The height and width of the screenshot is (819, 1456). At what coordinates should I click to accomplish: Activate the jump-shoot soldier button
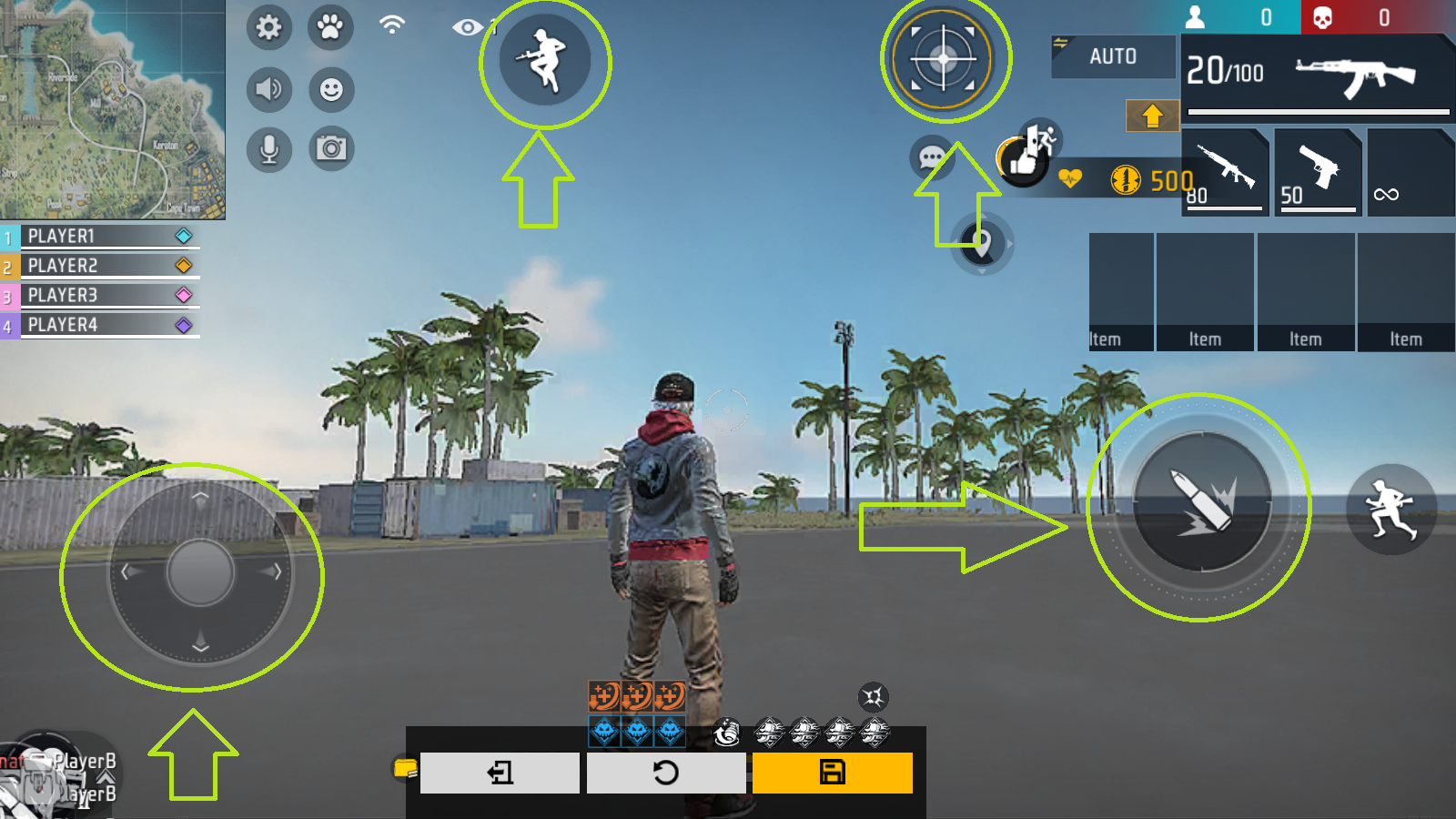pyautogui.click(x=544, y=61)
